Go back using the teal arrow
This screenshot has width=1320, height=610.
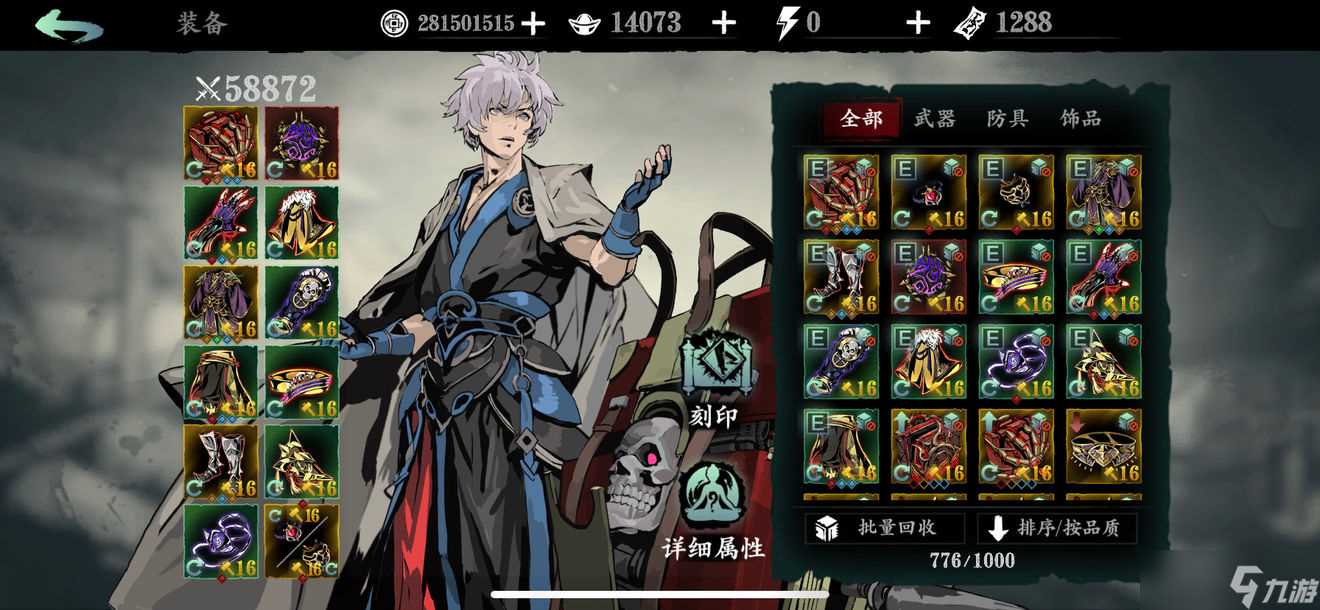tap(68, 25)
